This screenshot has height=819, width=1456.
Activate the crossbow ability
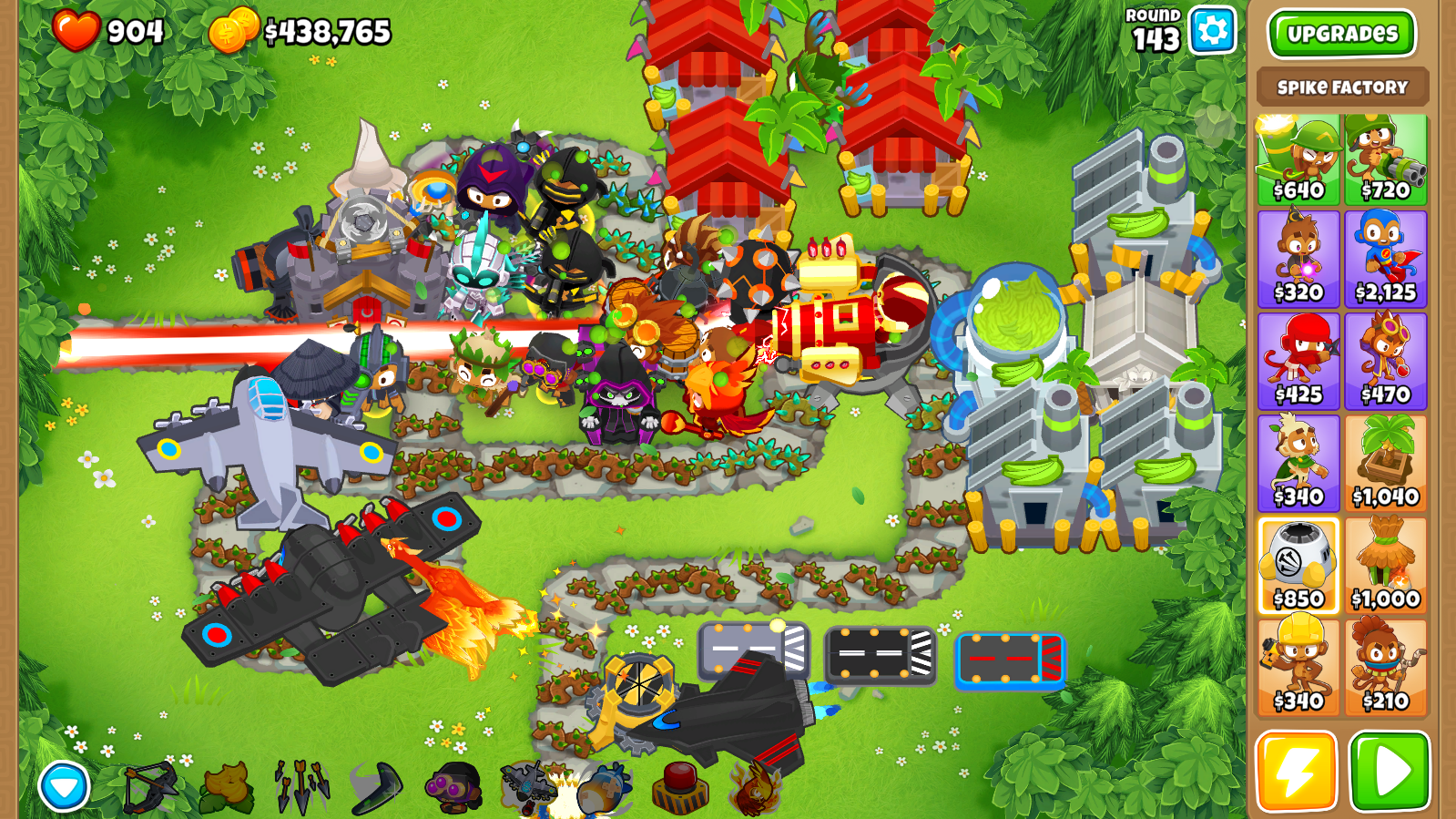[x=150, y=787]
